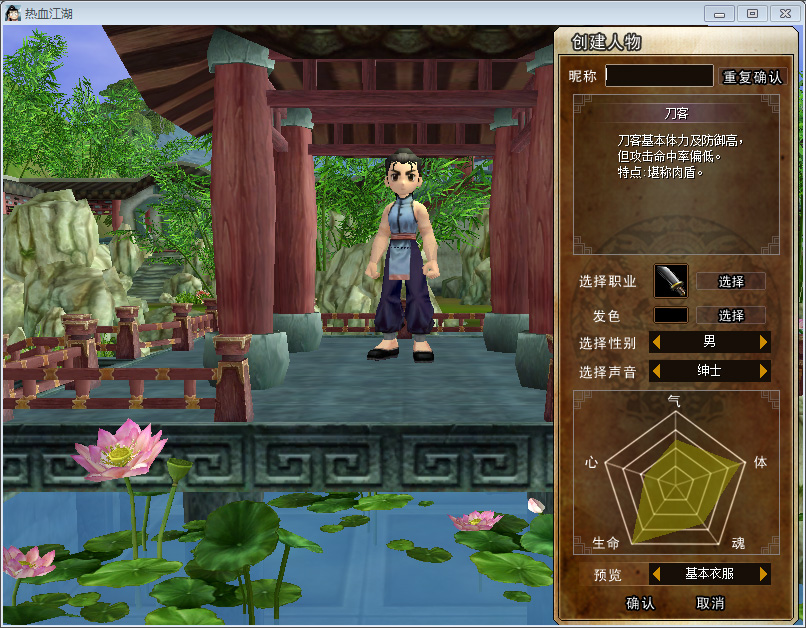Check the name with 重复确认 button

tap(752, 77)
